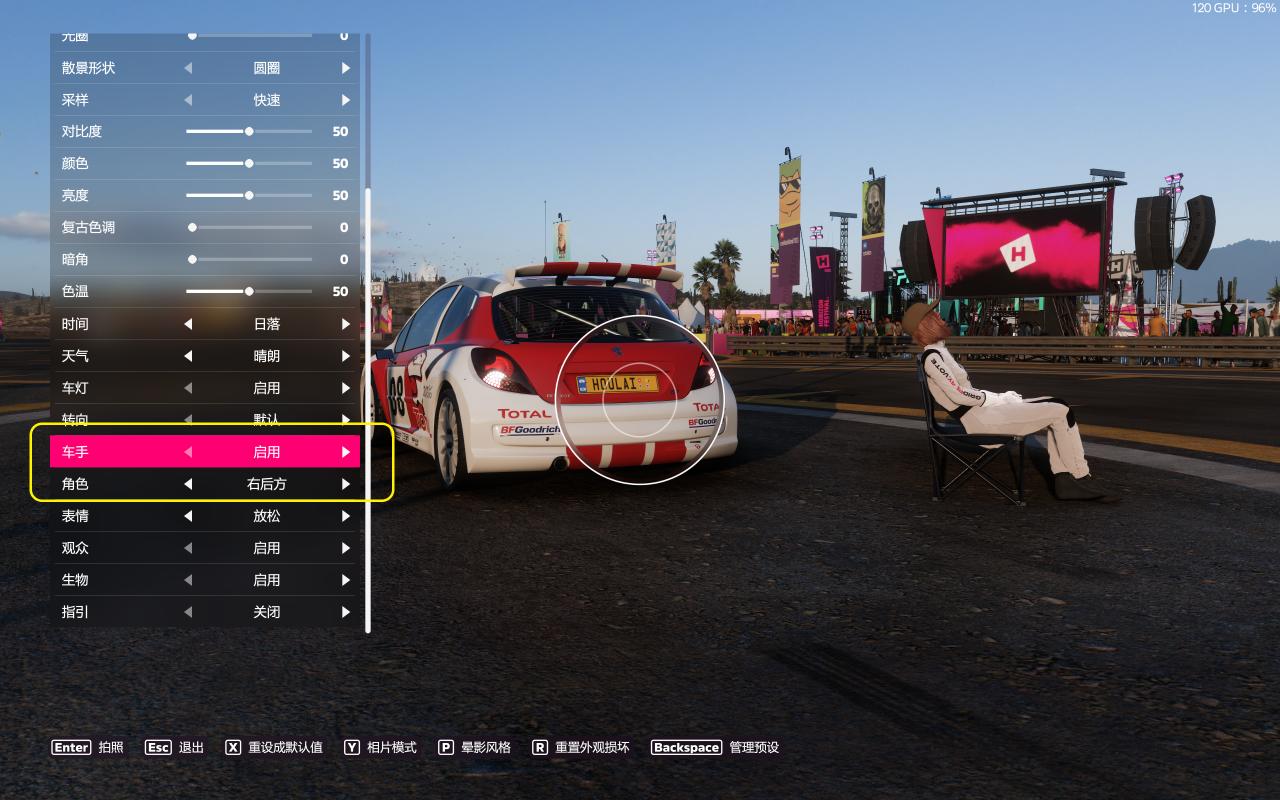The width and height of the screenshot is (1280, 800).
Task: Select the 车手 row showing 启用
Action: point(205,452)
